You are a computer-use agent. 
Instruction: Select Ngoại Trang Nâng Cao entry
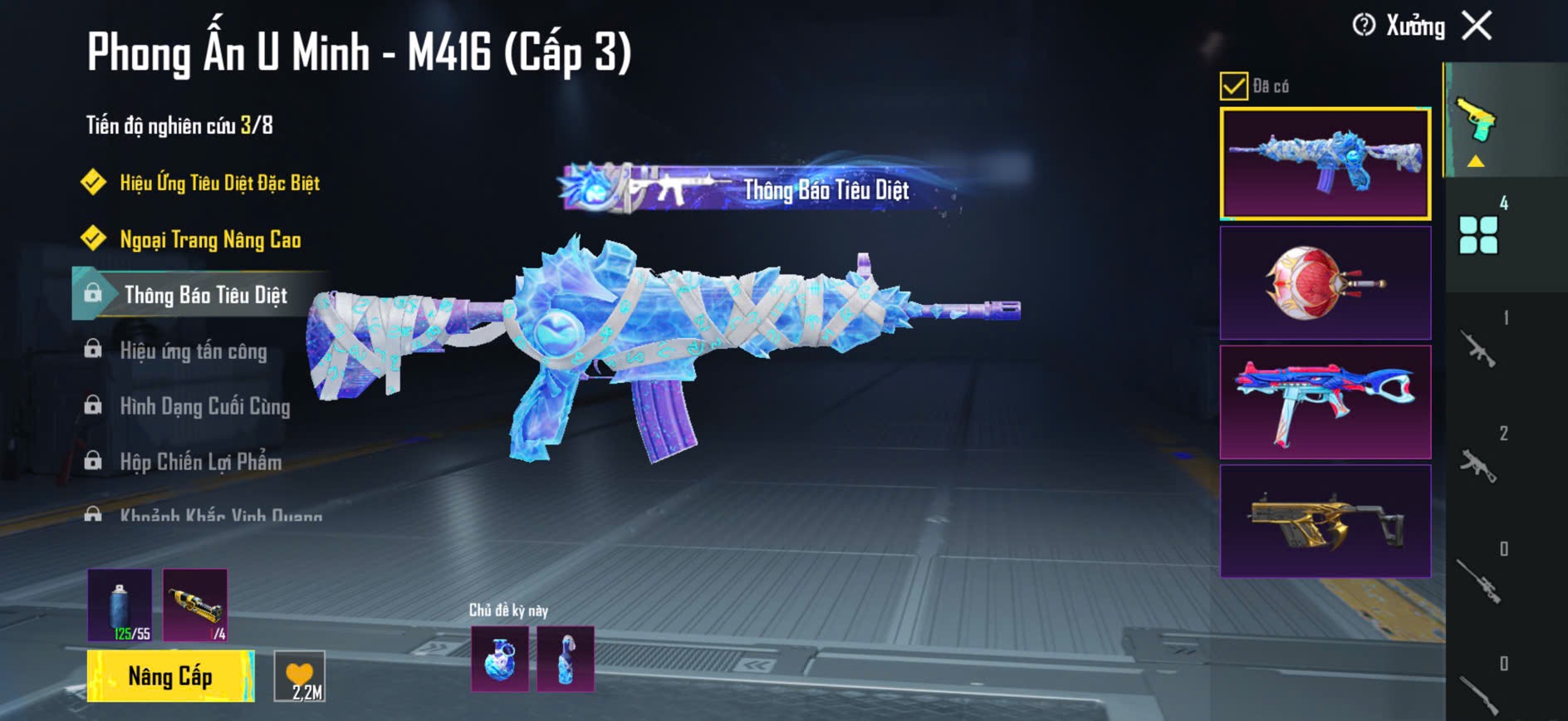[x=210, y=239]
